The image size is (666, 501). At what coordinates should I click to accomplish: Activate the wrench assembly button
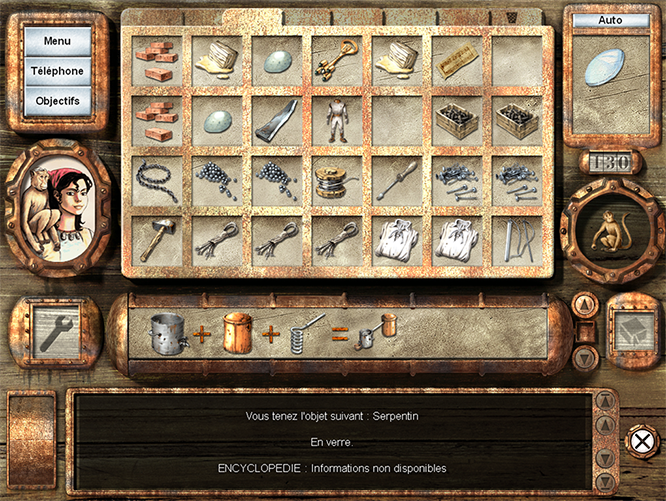coord(55,331)
